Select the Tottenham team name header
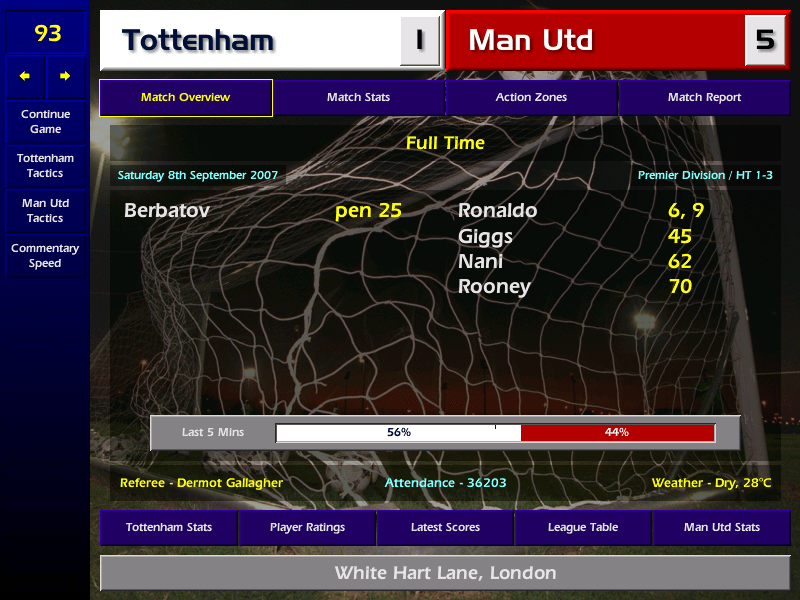 coord(250,41)
